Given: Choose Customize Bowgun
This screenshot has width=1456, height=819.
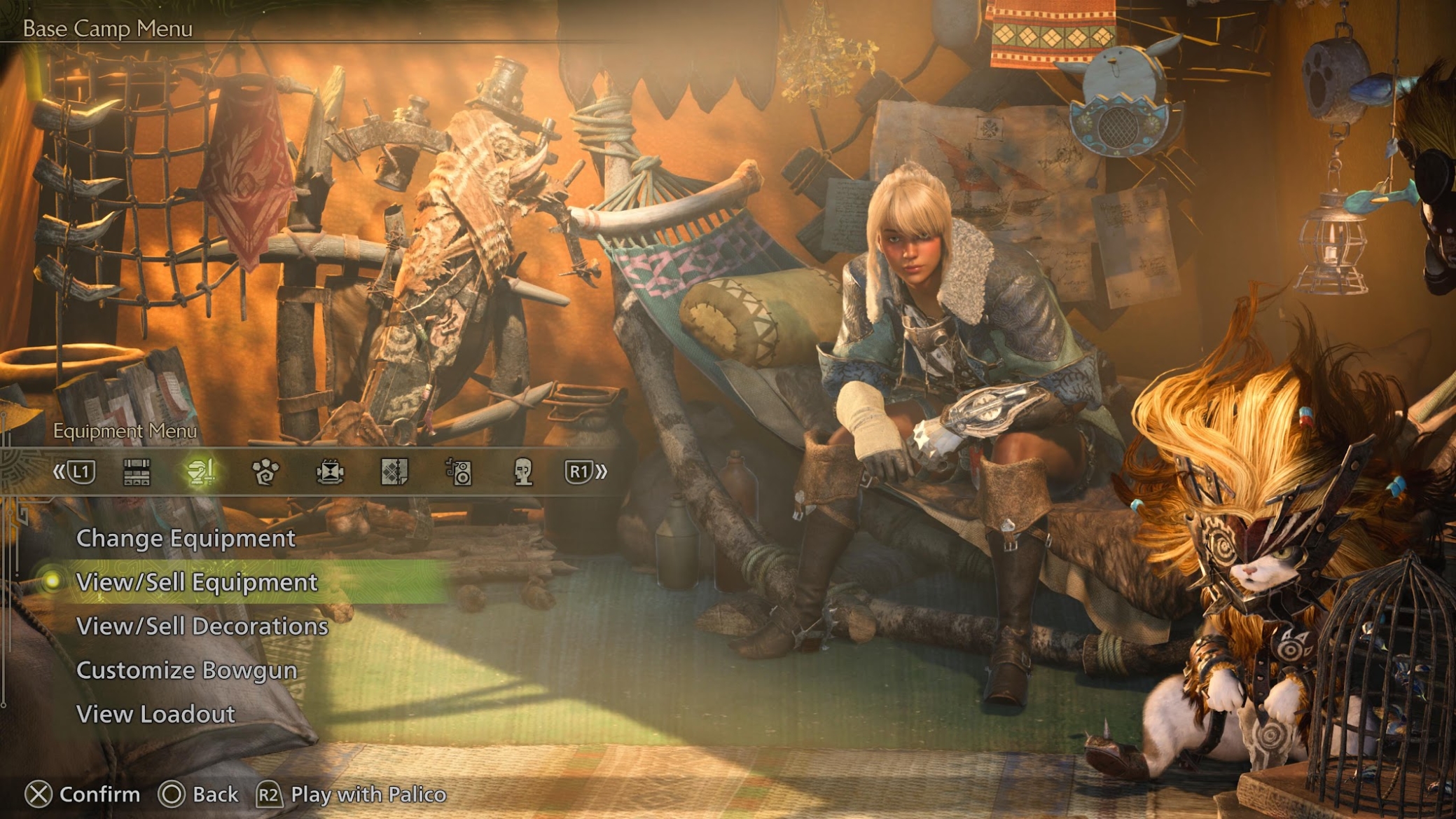Looking at the screenshot, I should coord(186,670).
